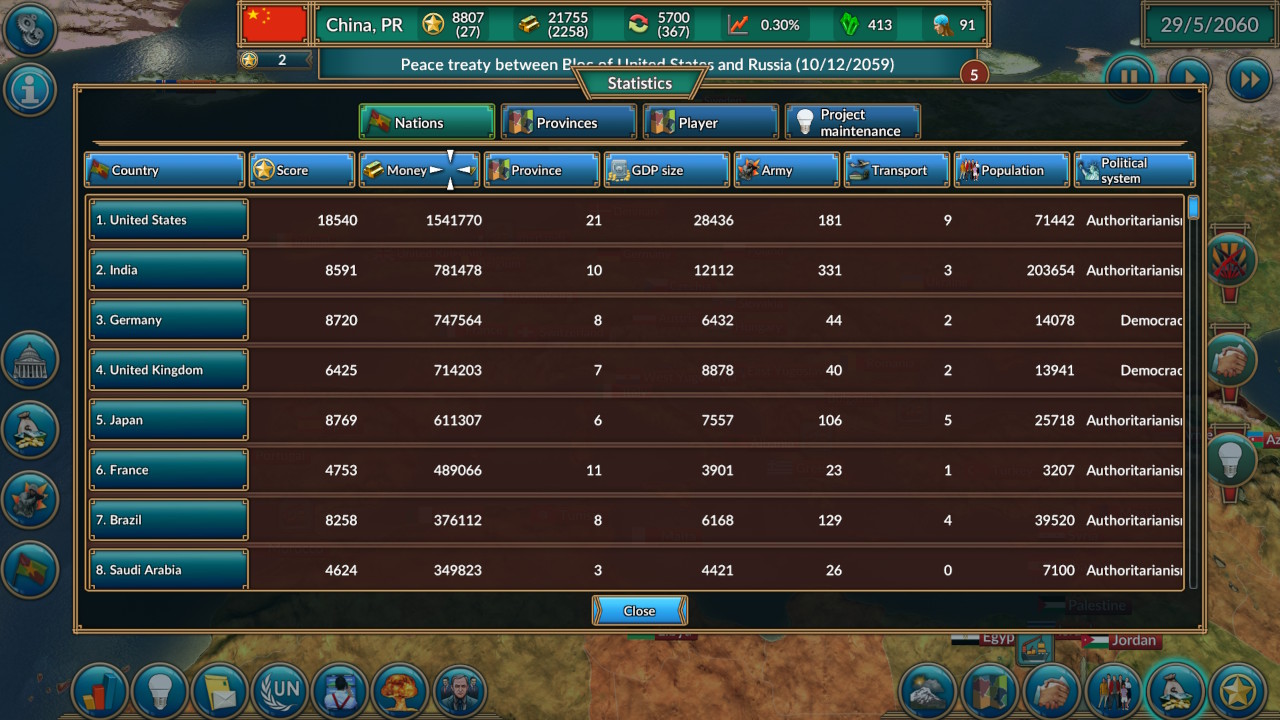The width and height of the screenshot is (1280, 720).
Task: Open the Player tab
Action: [710, 121]
